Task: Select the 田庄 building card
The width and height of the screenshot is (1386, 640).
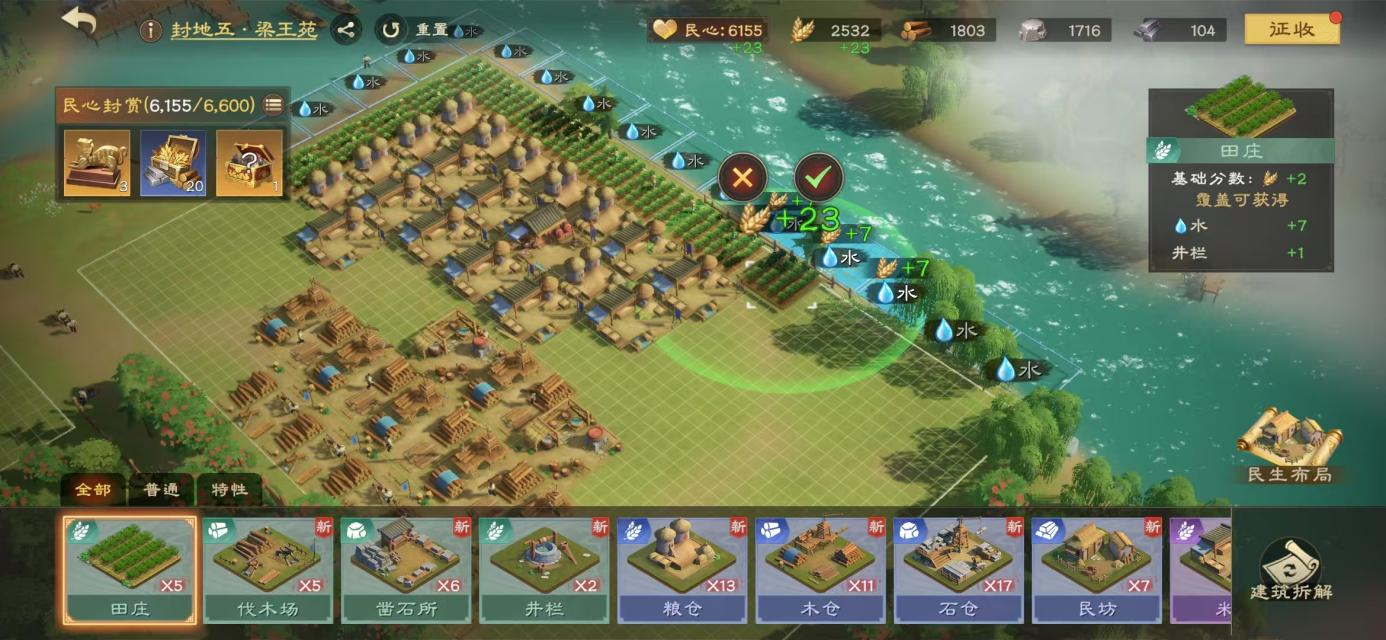Action: point(130,570)
